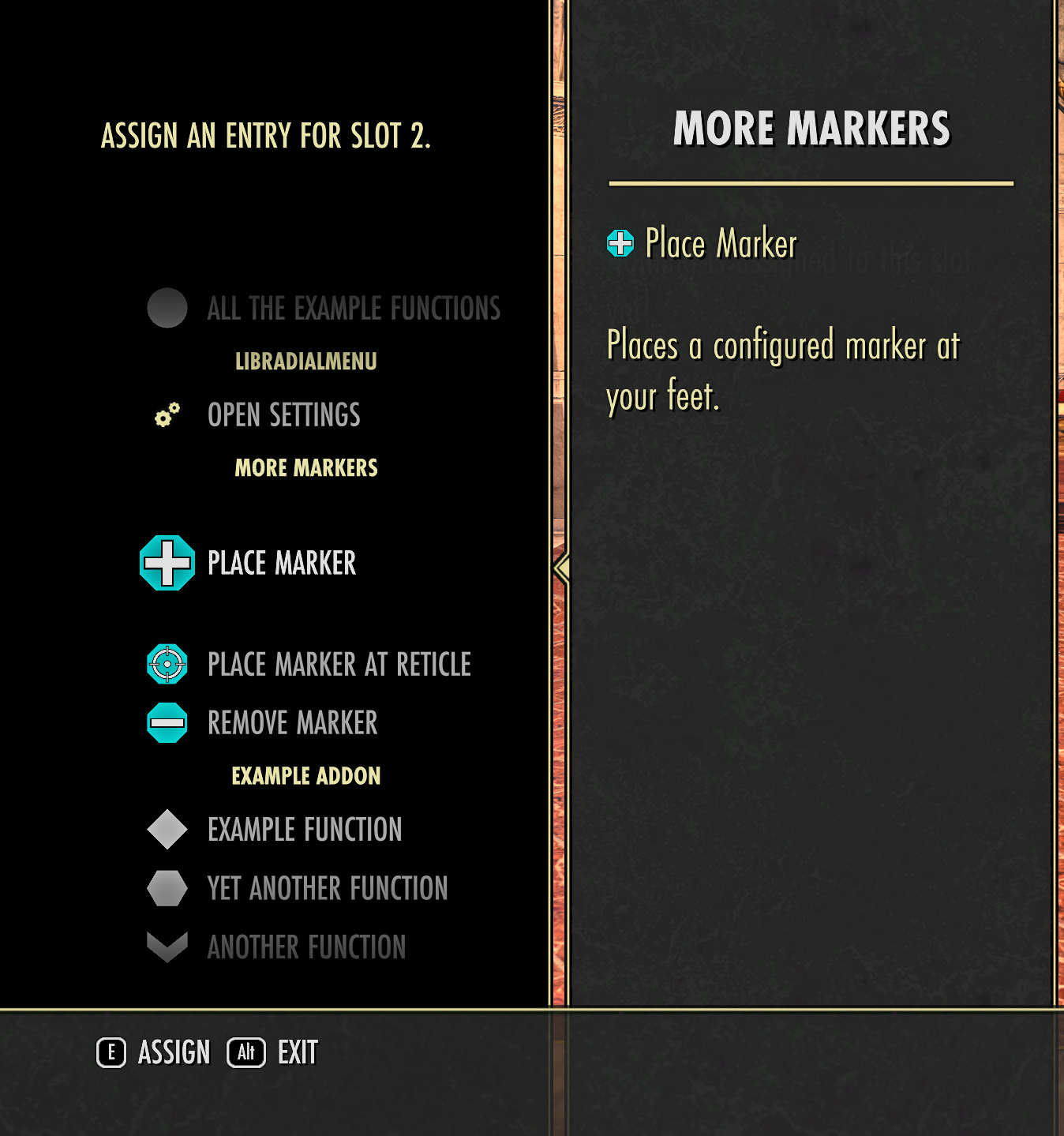This screenshot has width=1064, height=1136.
Task: Collapse the More Markers detail panel via divider arrow
Action: coord(561,567)
